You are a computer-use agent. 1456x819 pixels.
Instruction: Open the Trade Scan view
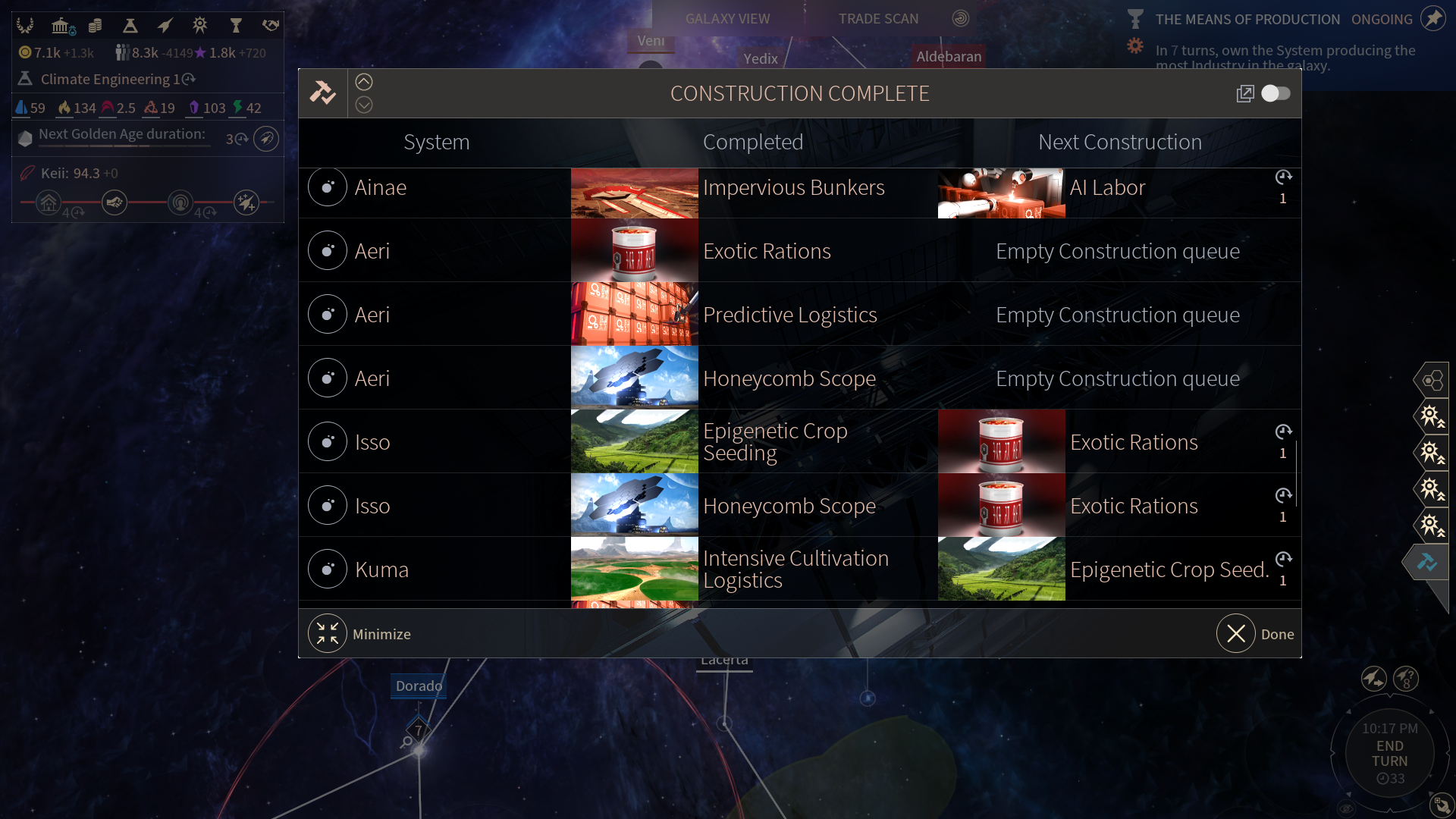click(878, 19)
